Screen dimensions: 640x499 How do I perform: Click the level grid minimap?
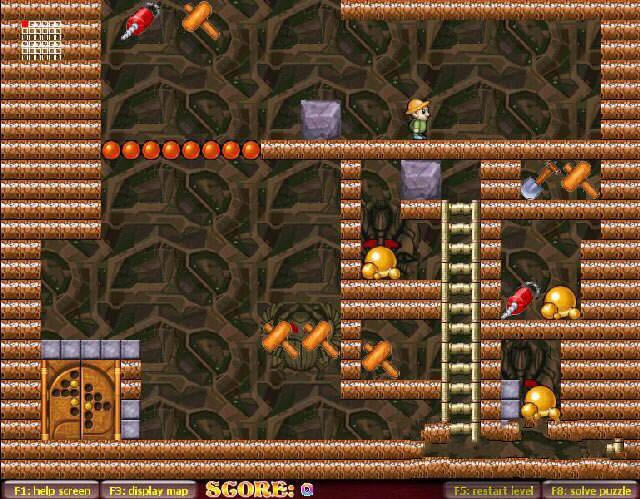point(40,41)
